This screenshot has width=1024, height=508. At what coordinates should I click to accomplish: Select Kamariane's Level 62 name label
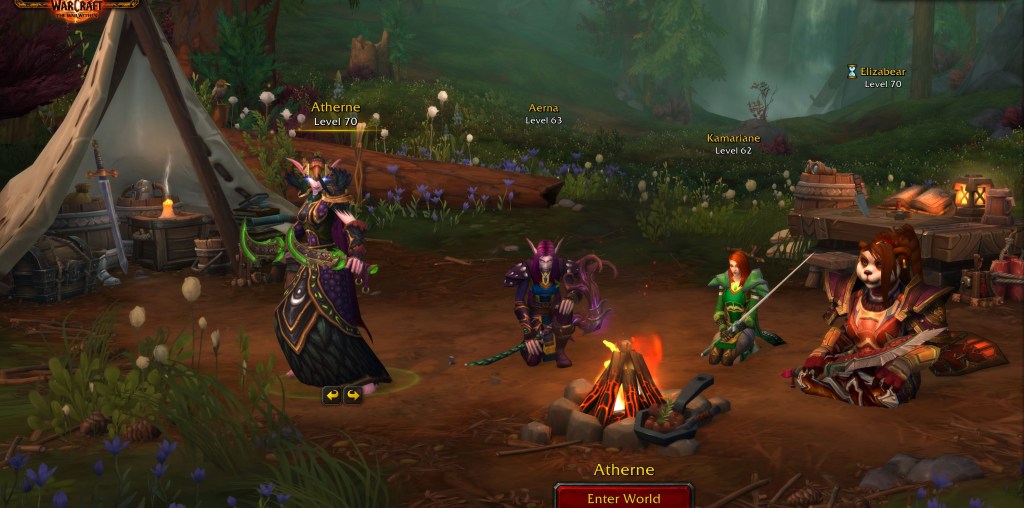click(733, 143)
